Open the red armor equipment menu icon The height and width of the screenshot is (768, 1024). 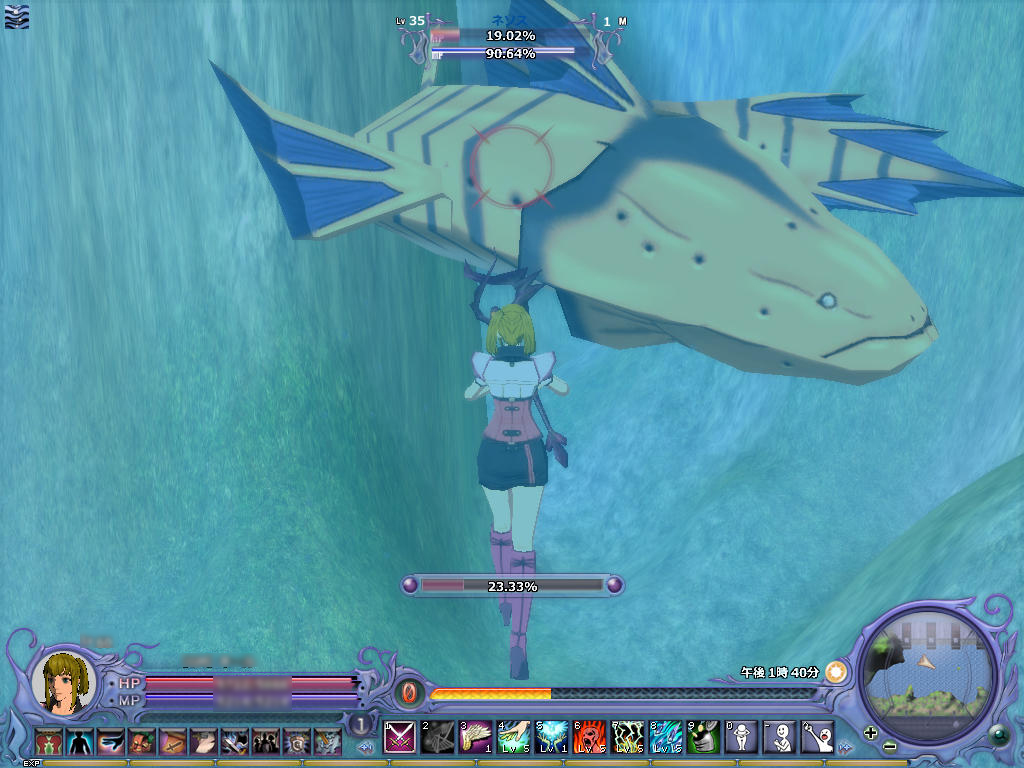click(x=48, y=741)
